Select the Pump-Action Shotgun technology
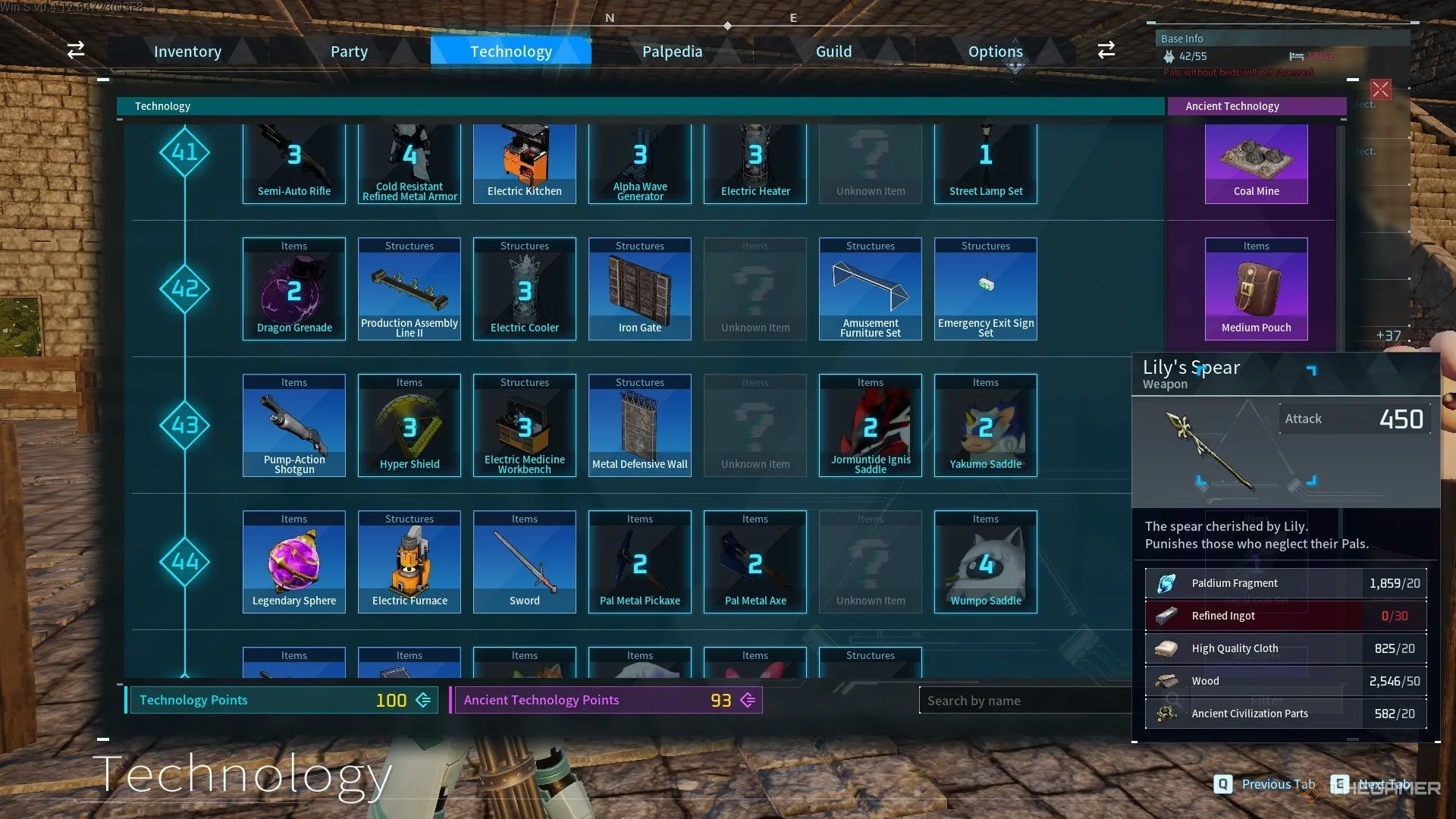Image resolution: width=1456 pixels, height=819 pixels. pos(294,426)
